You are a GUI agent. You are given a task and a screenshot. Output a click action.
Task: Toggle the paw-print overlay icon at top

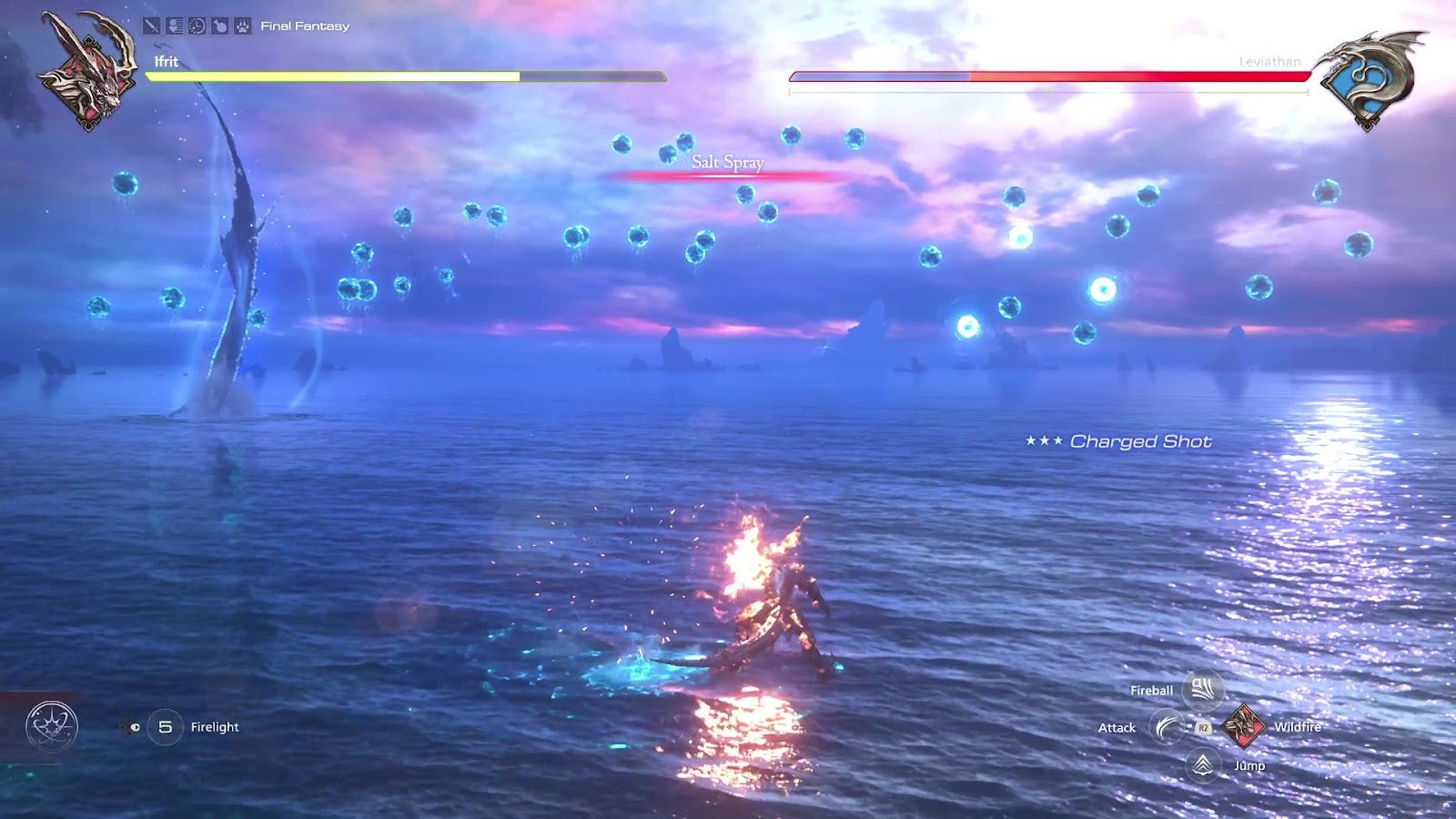click(241, 26)
